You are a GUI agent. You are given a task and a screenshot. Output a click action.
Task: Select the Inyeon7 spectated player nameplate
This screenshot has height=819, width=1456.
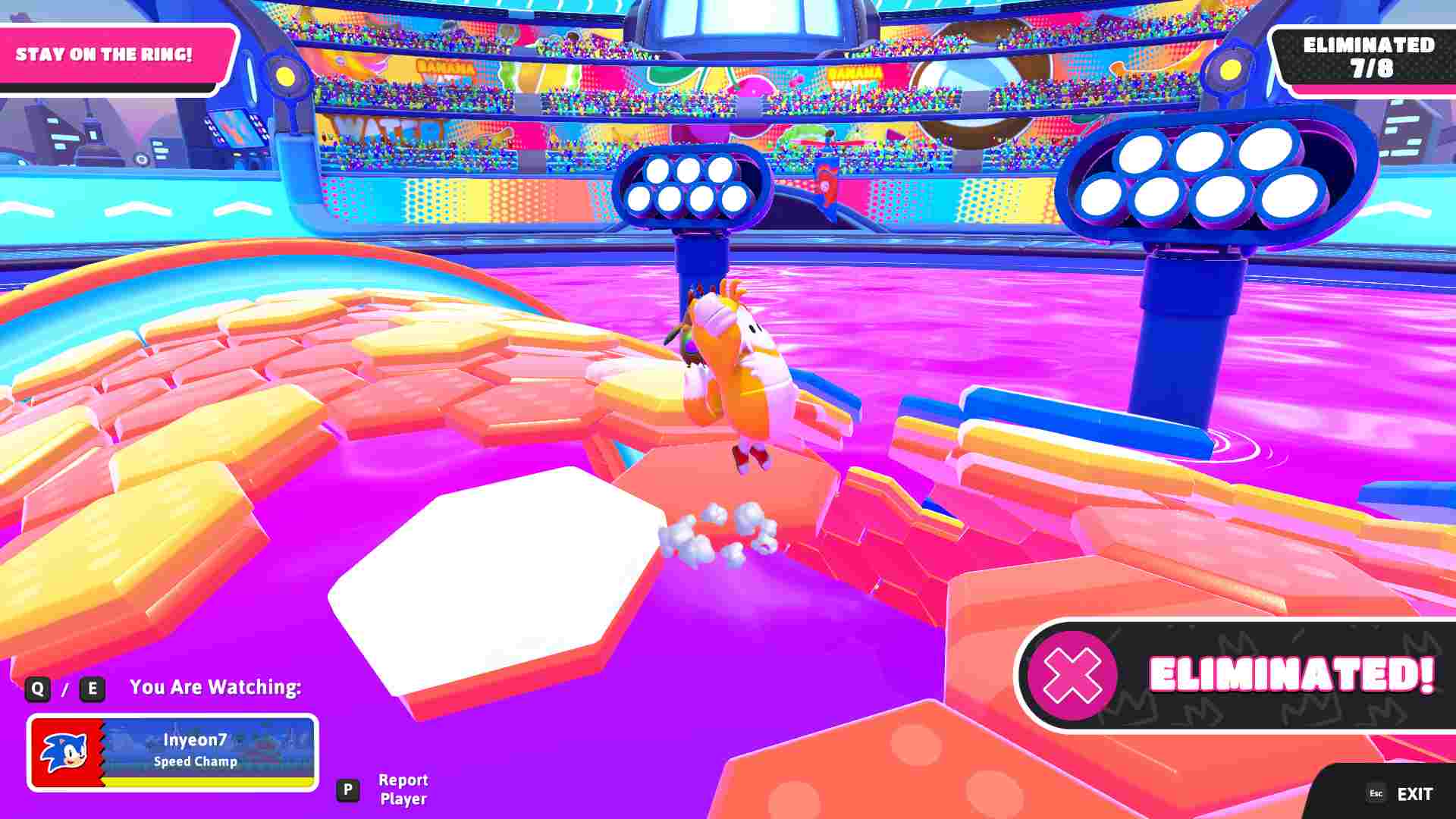173,752
